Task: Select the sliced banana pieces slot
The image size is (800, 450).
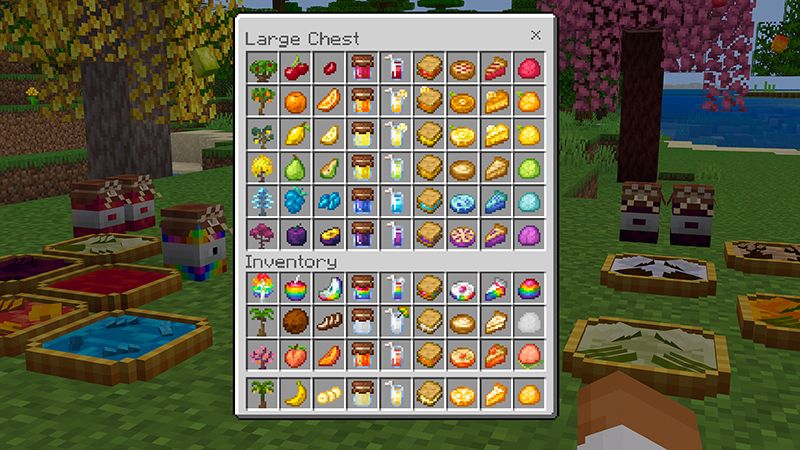Action: coord(327,394)
